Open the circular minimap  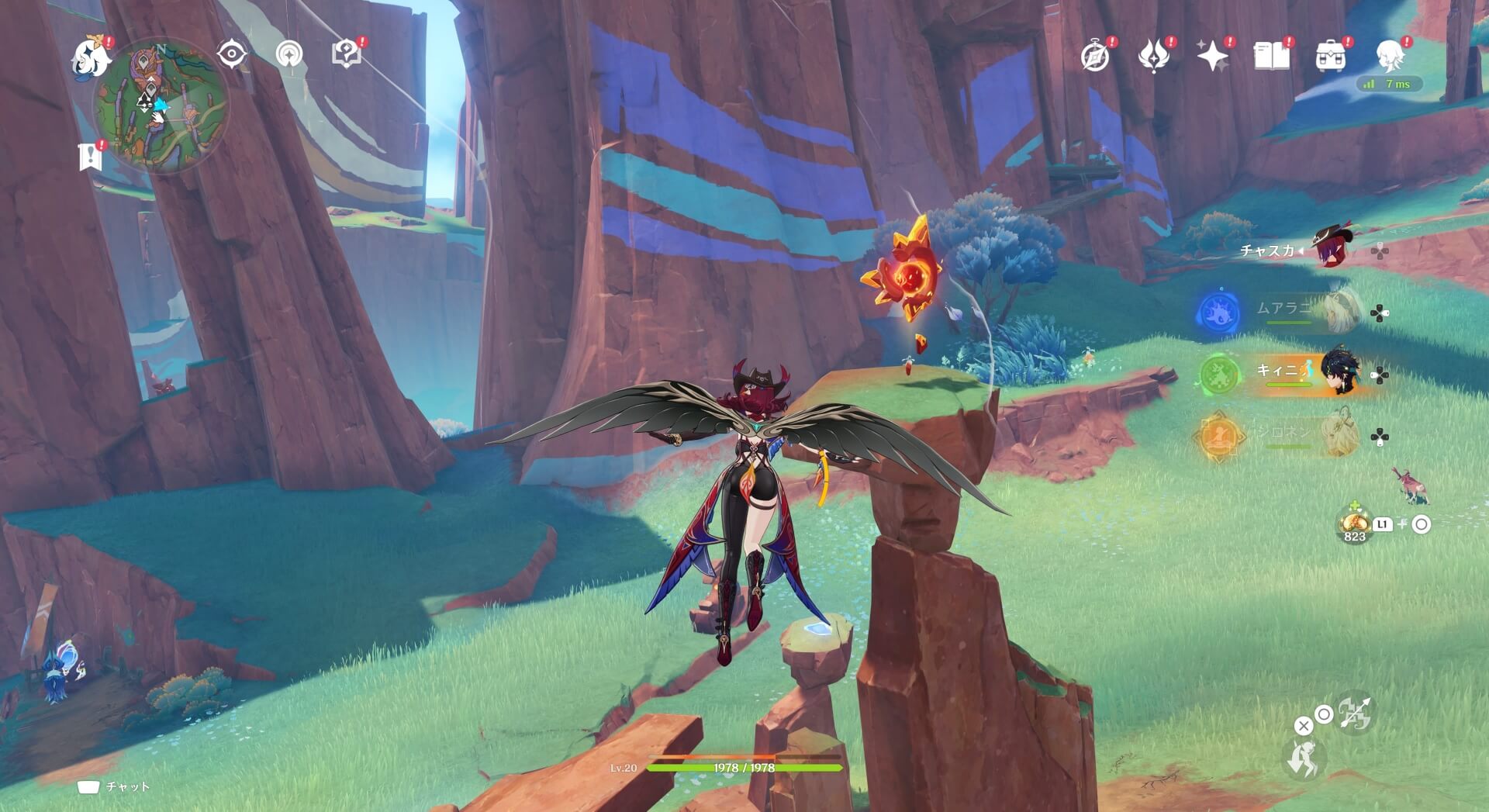click(161, 106)
